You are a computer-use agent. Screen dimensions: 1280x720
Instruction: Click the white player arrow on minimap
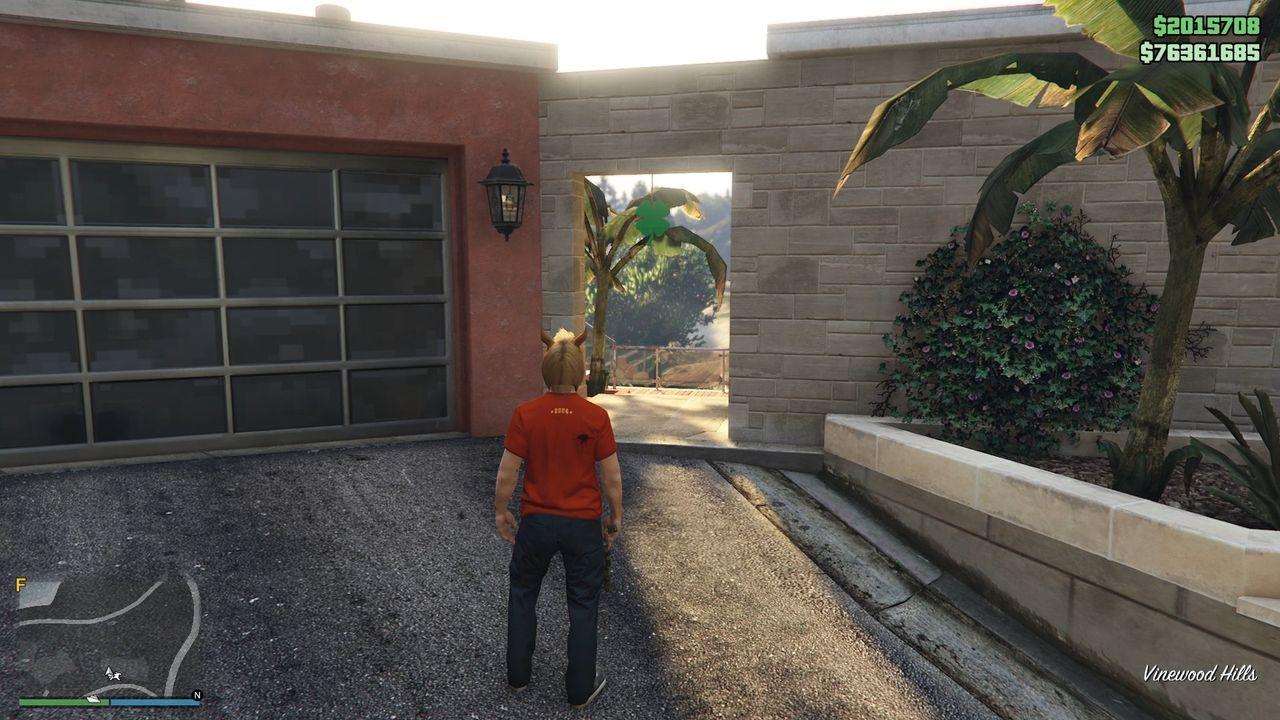[x=108, y=671]
